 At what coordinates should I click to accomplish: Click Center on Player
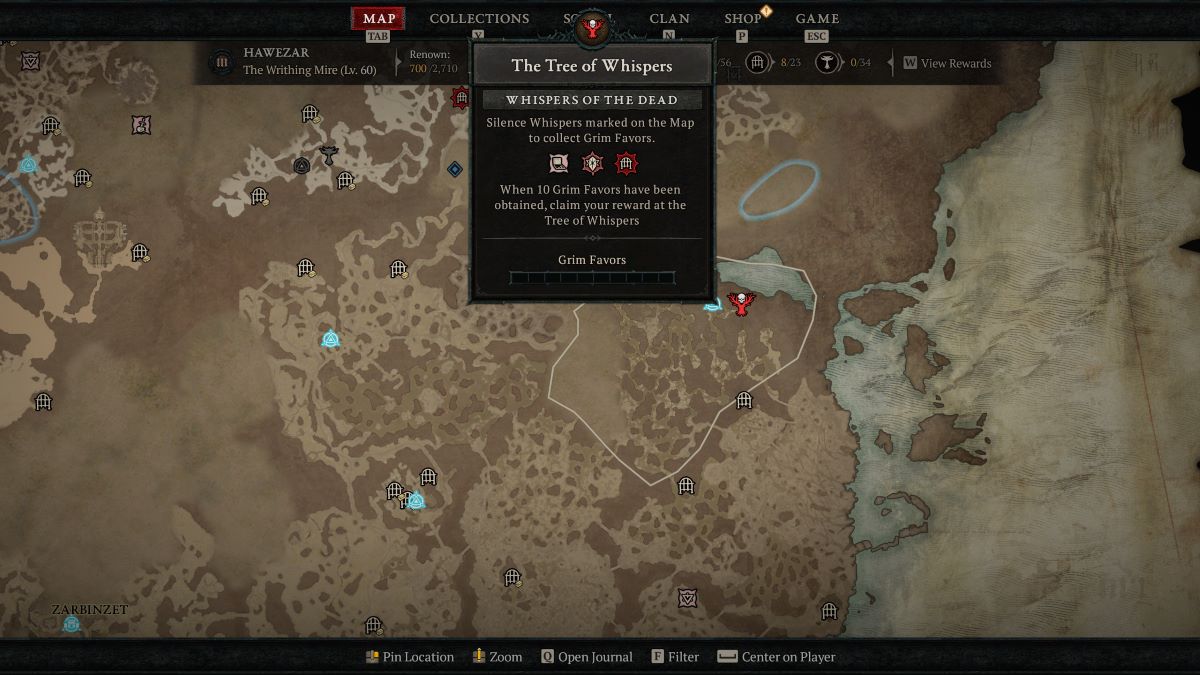click(x=776, y=657)
